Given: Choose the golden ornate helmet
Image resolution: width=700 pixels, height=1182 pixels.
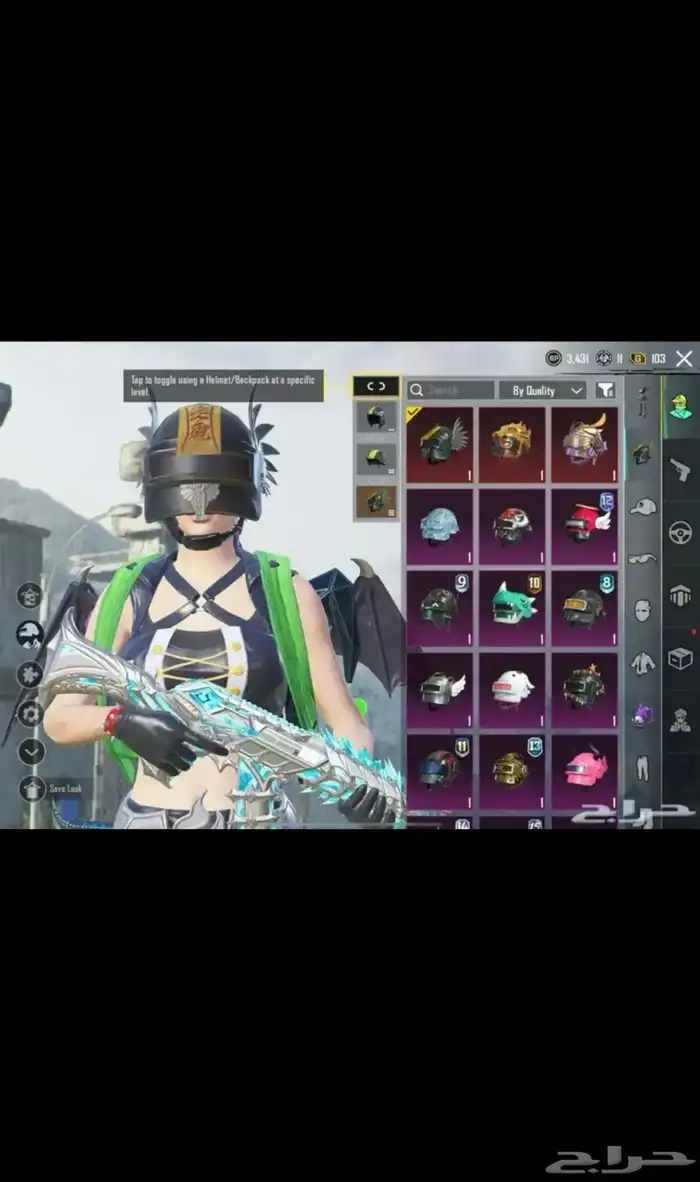Looking at the screenshot, I should coord(511,441).
